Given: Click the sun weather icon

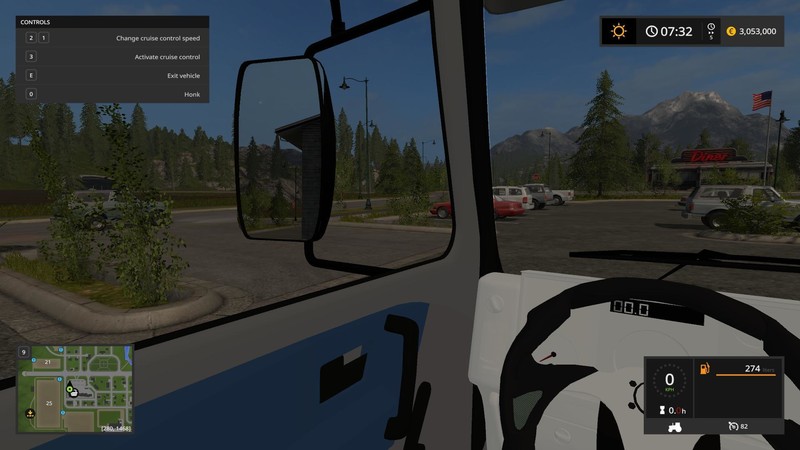Looking at the screenshot, I should (x=618, y=31).
